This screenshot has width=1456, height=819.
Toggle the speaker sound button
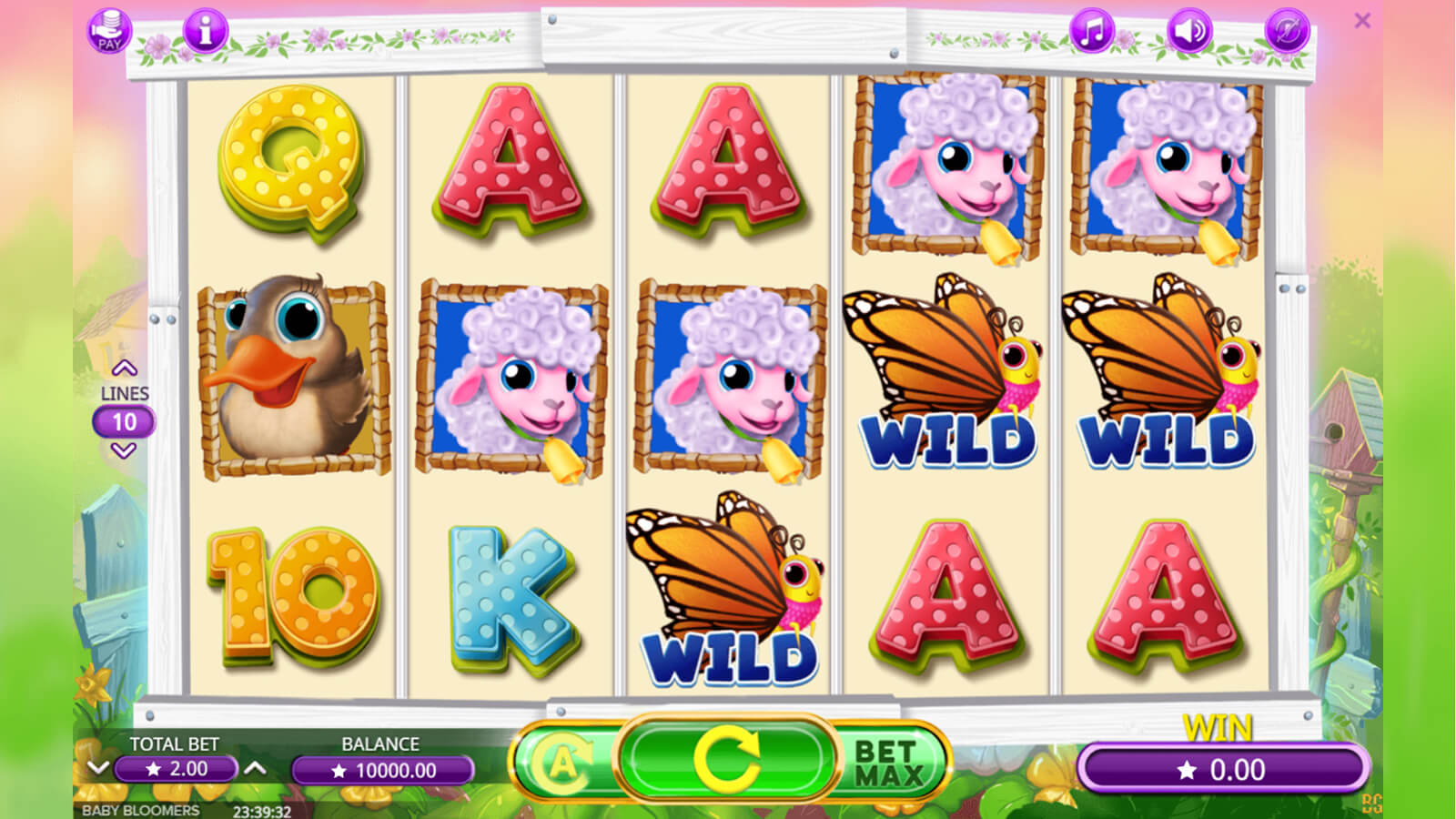click(1189, 32)
